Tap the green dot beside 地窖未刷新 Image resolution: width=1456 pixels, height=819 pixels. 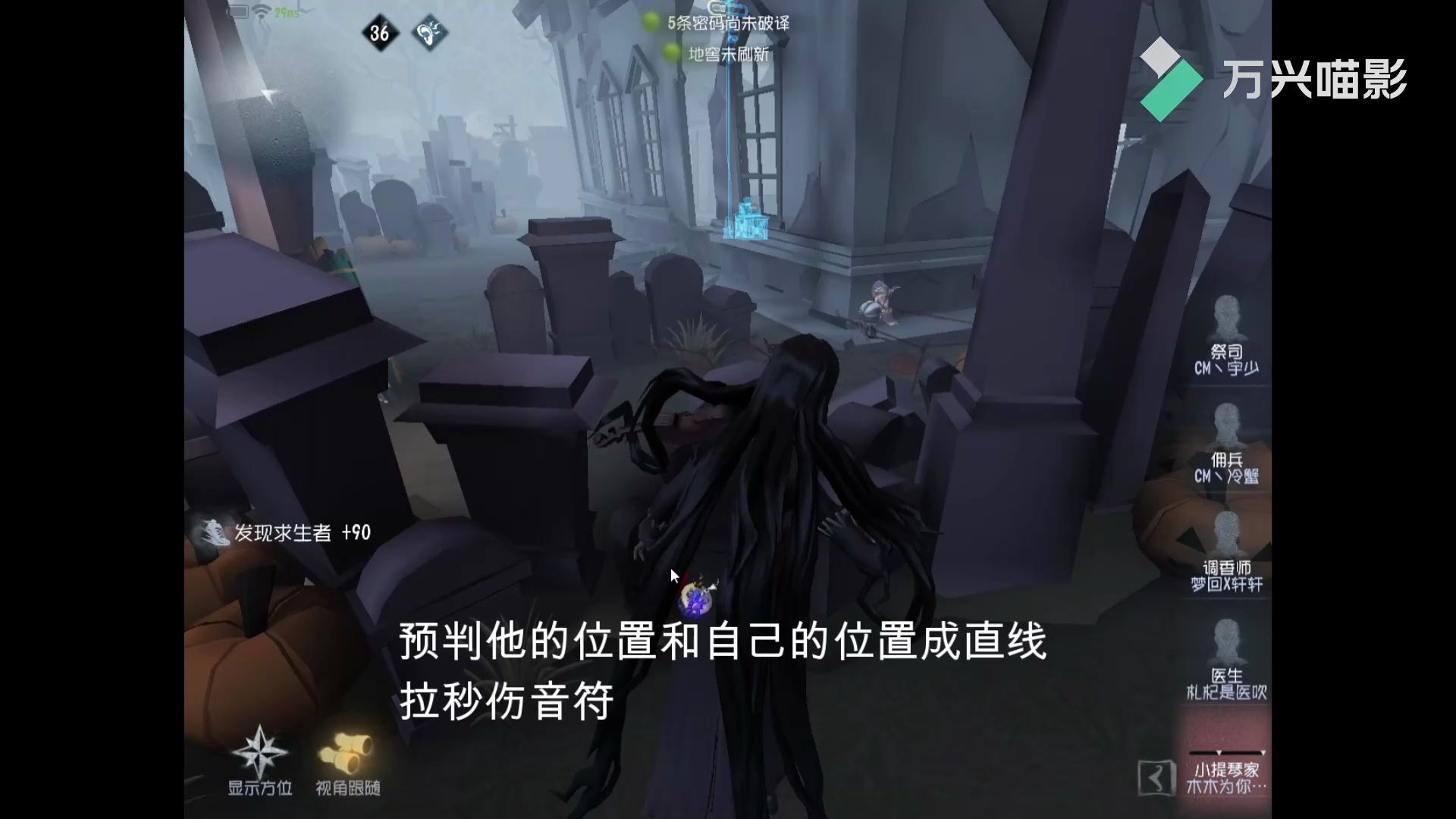click(x=670, y=54)
